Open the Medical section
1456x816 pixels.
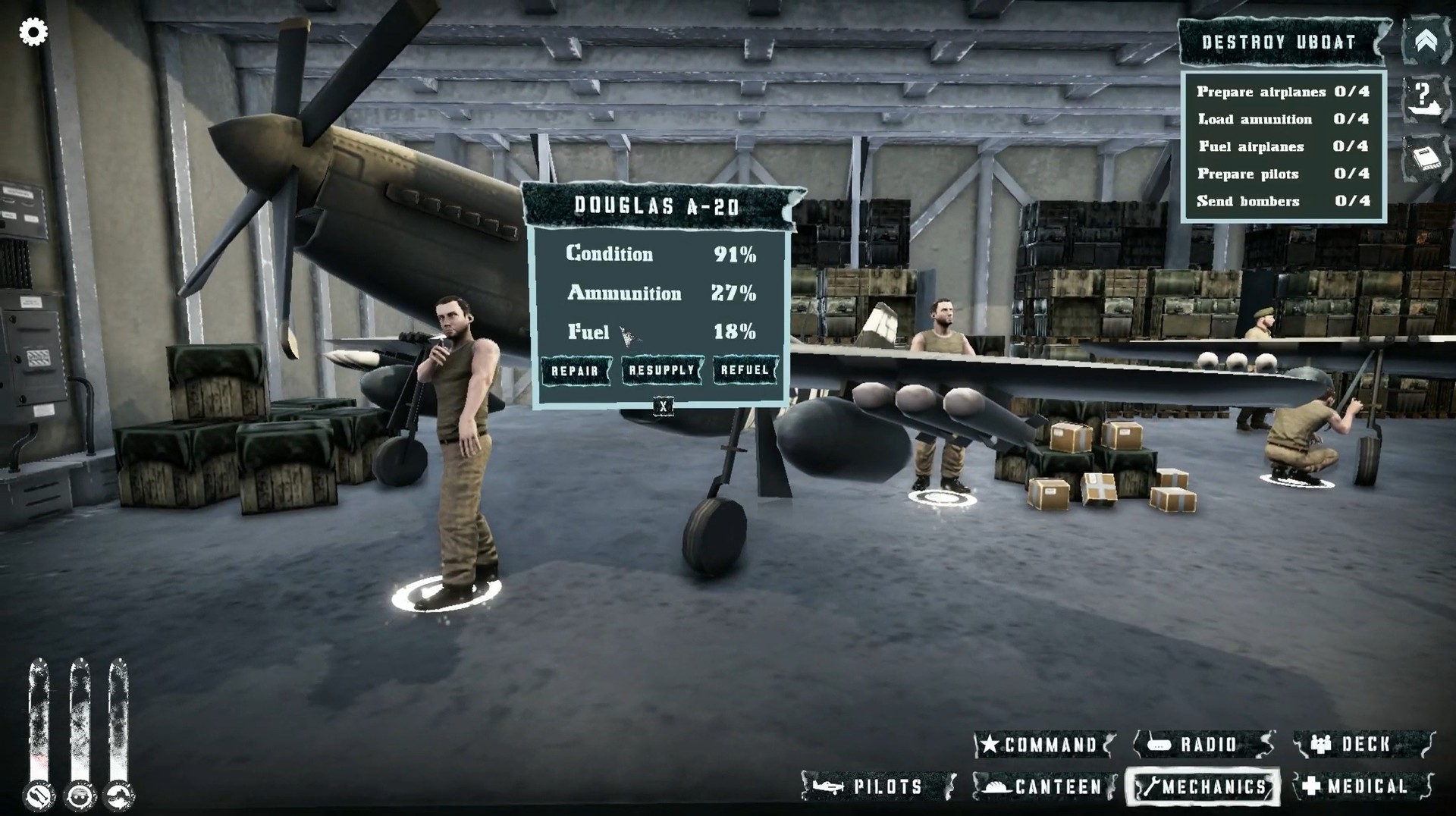(1363, 786)
